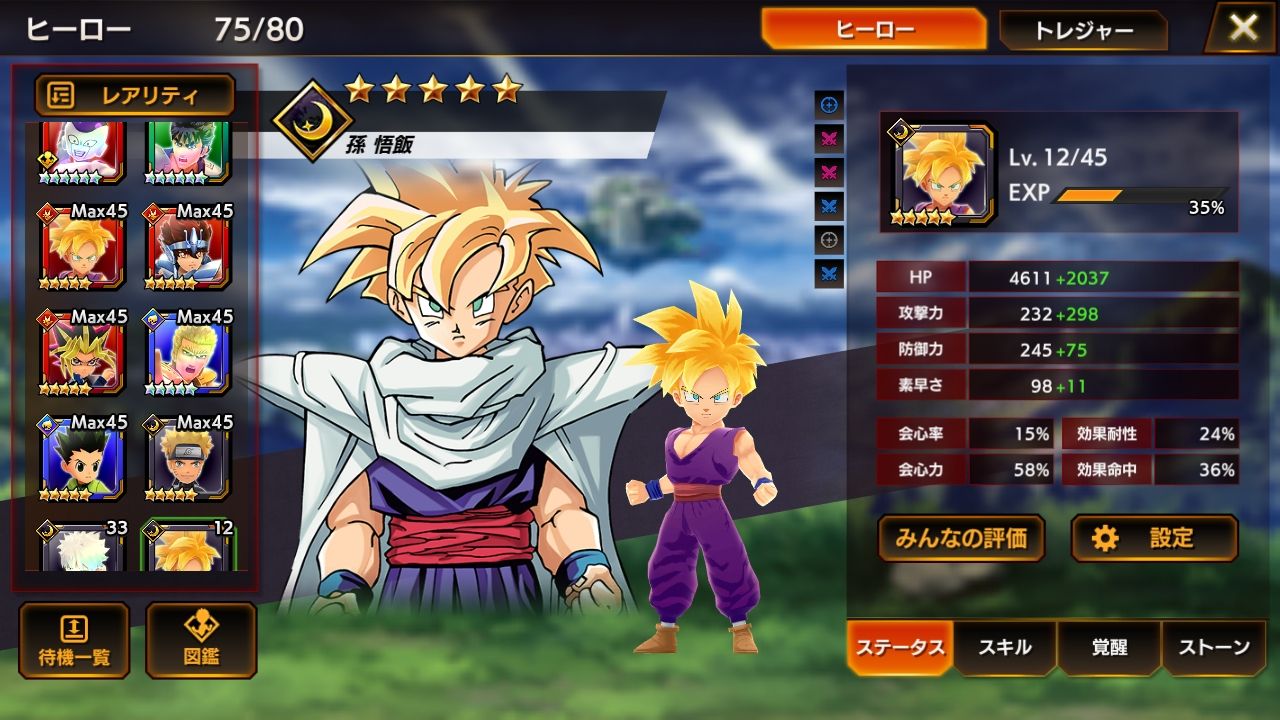Screen dimensions: 1280x720
Task: Close the hero screen with X
Action: (x=1243, y=27)
